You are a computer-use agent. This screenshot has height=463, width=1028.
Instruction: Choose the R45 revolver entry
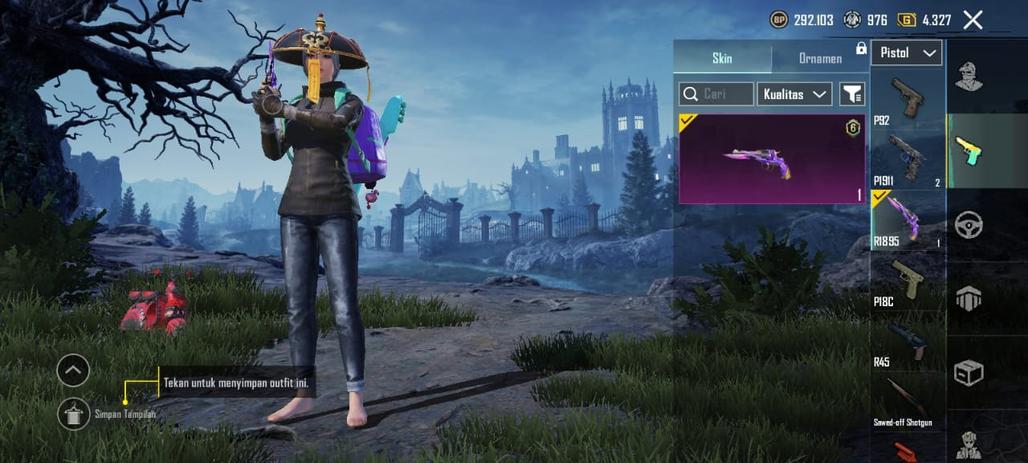tap(907, 341)
